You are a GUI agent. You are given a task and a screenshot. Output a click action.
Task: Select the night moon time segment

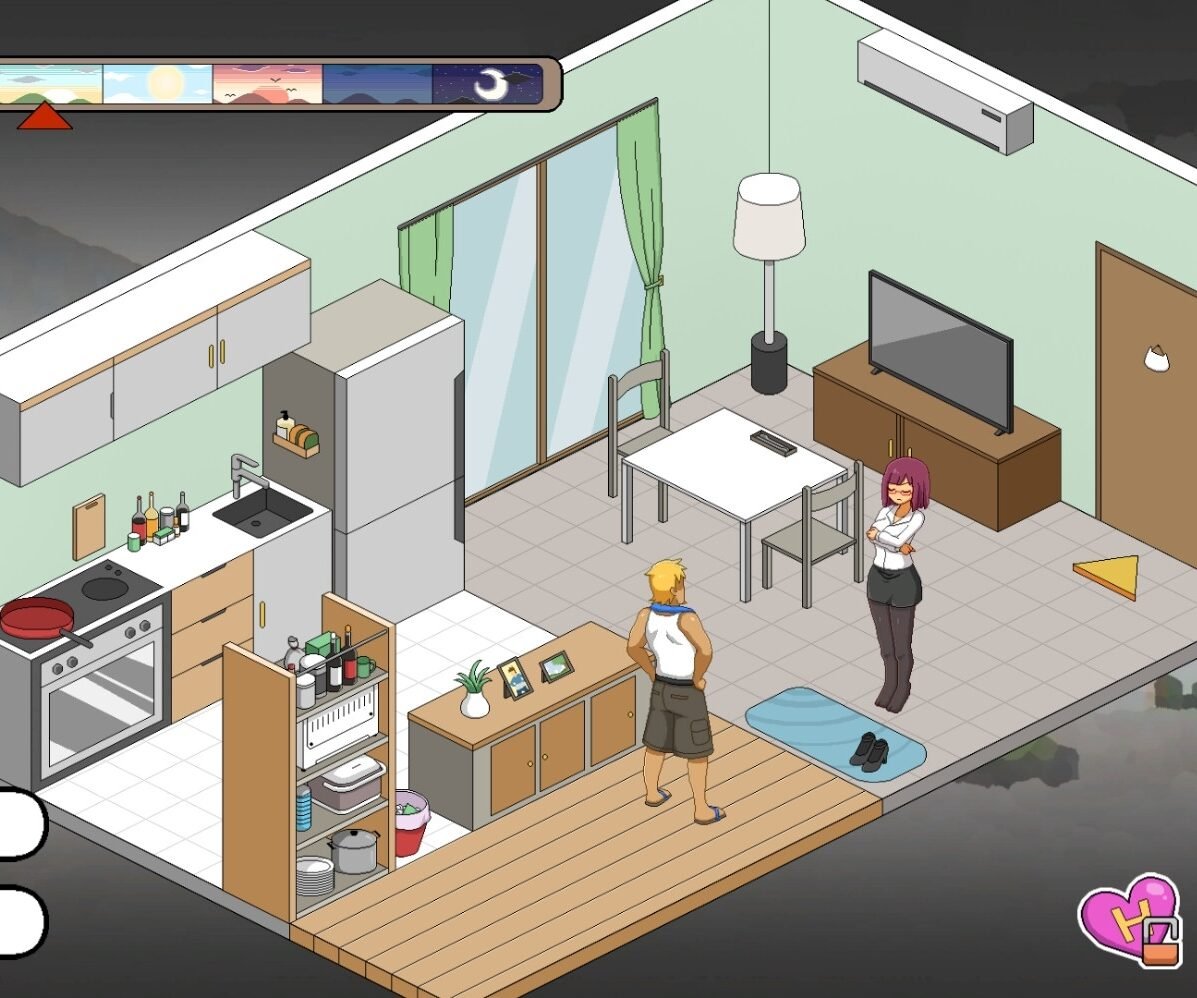487,85
